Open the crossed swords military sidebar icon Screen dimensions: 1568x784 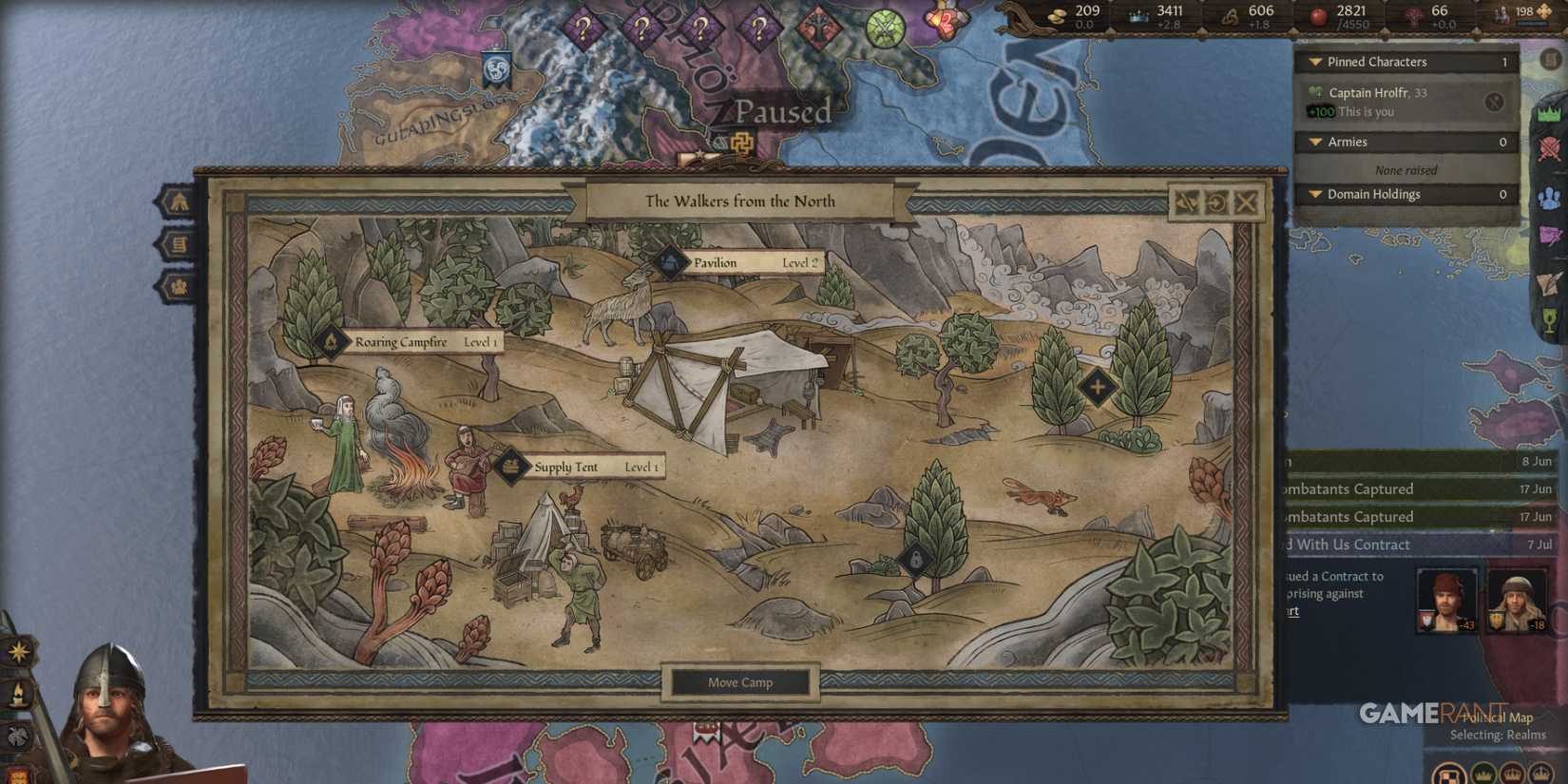point(1551,148)
